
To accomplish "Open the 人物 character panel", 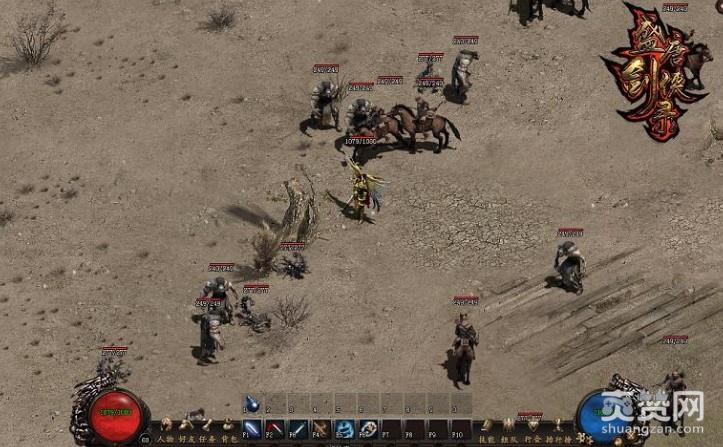I will (x=163, y=437).
